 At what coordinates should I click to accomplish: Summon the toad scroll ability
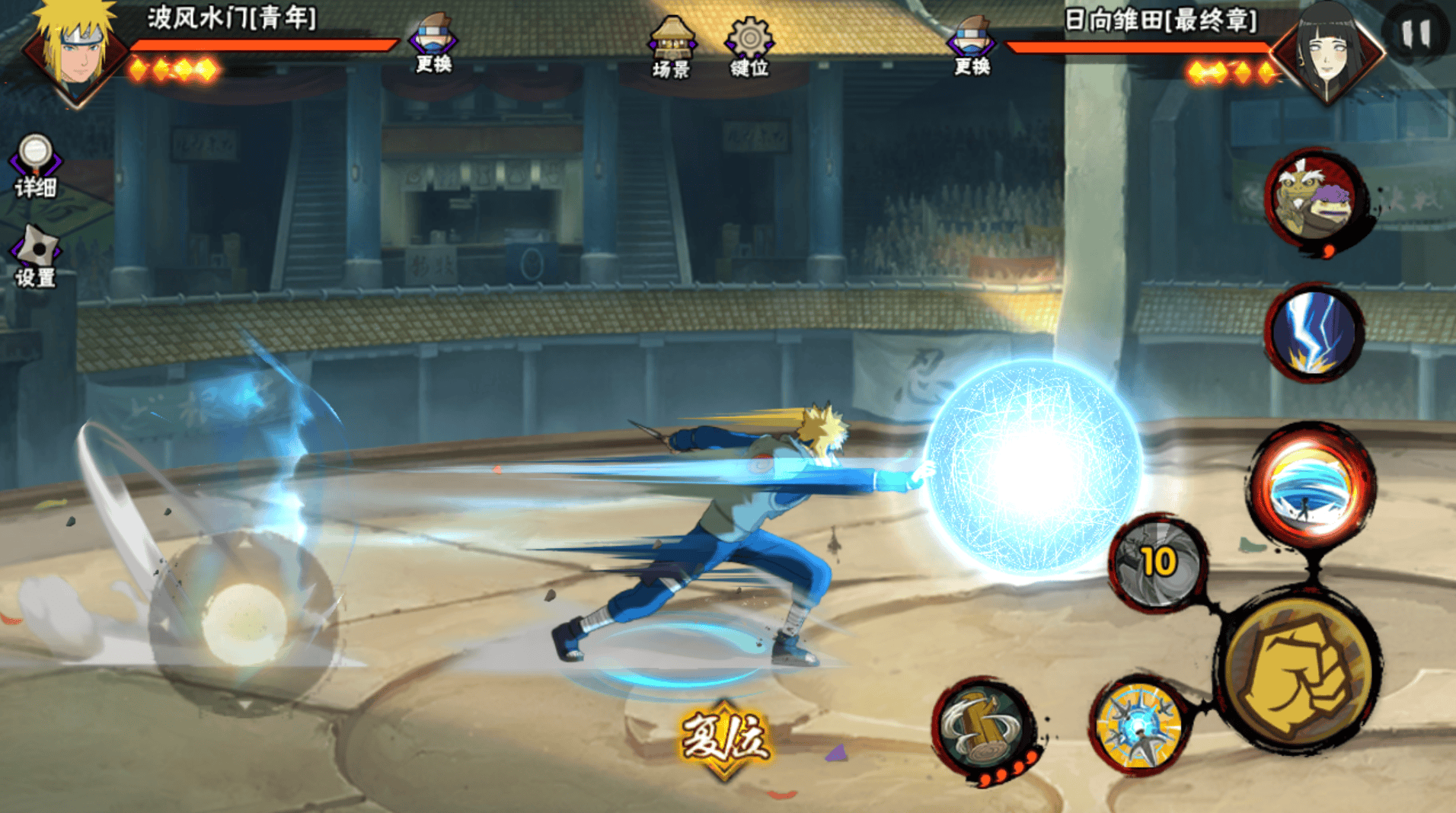[x=1315, y=201]
